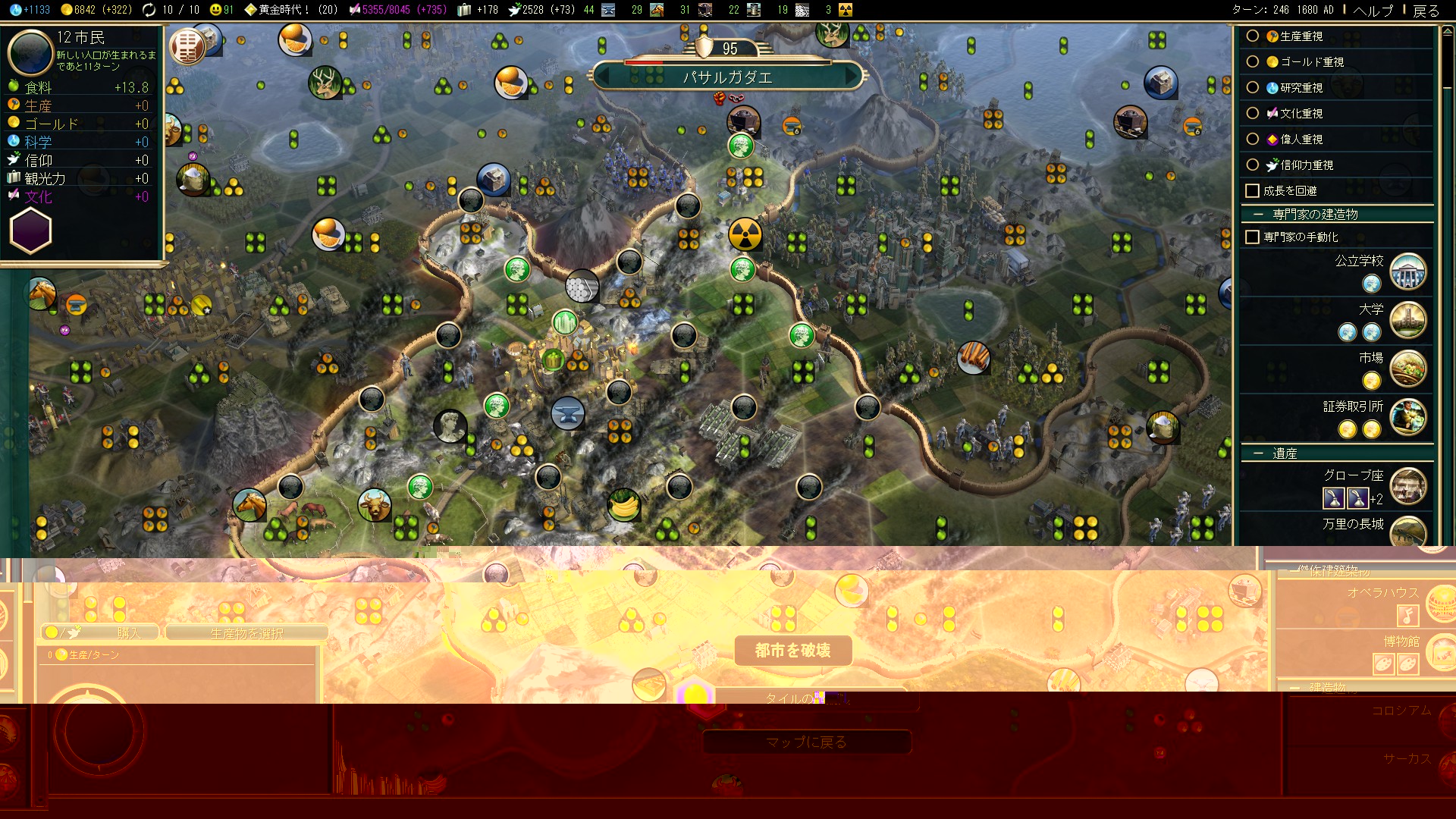Choose the 信仰力重視 faith focus option

[x=1253, y=165]
